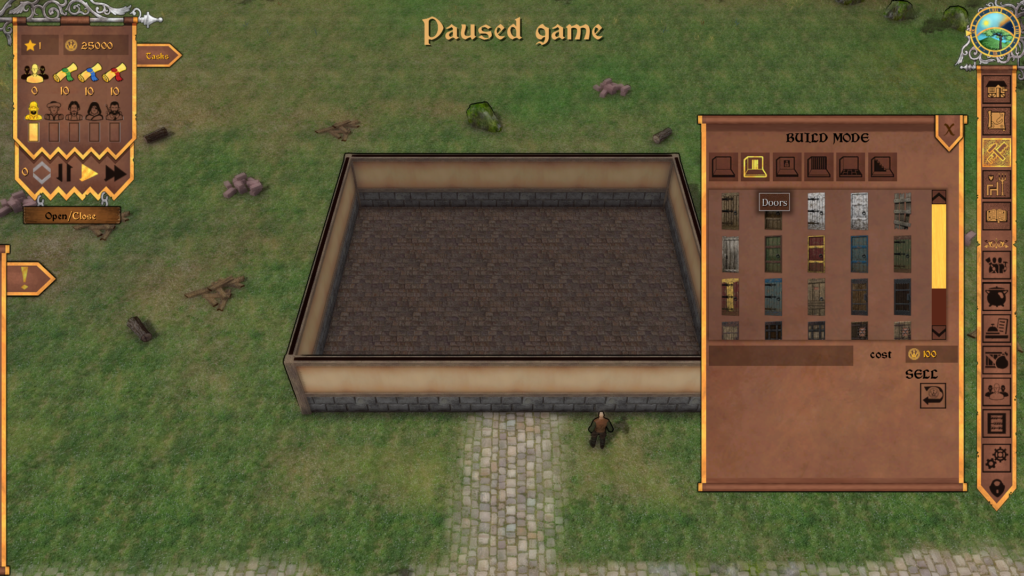The height and width of the screenshot is (576, 1024).
Task: Open the gears settings sidebar icon
Action: (997, 458)
